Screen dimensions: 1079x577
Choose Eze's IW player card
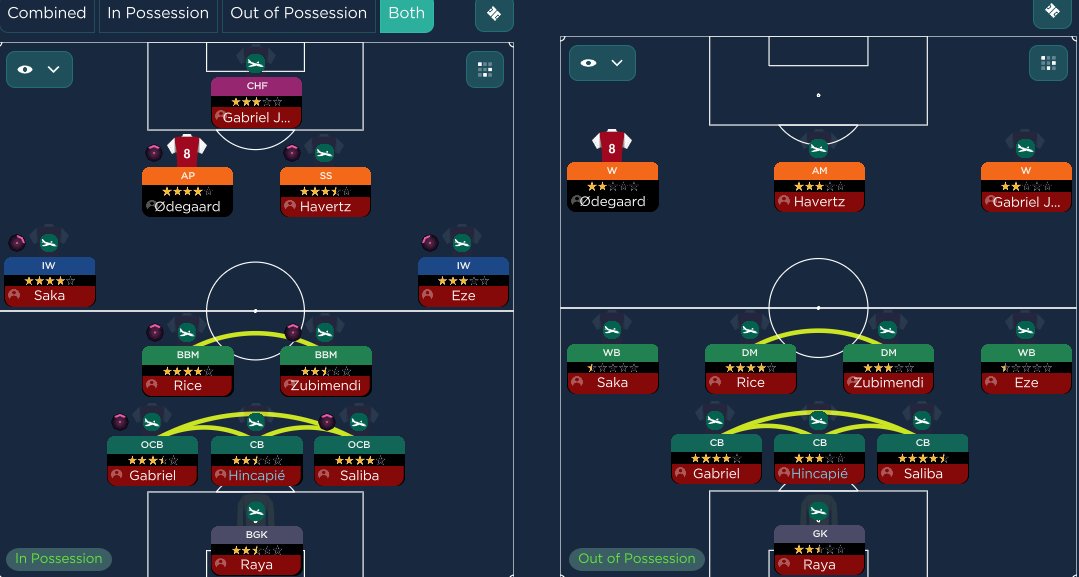[463, 281]
